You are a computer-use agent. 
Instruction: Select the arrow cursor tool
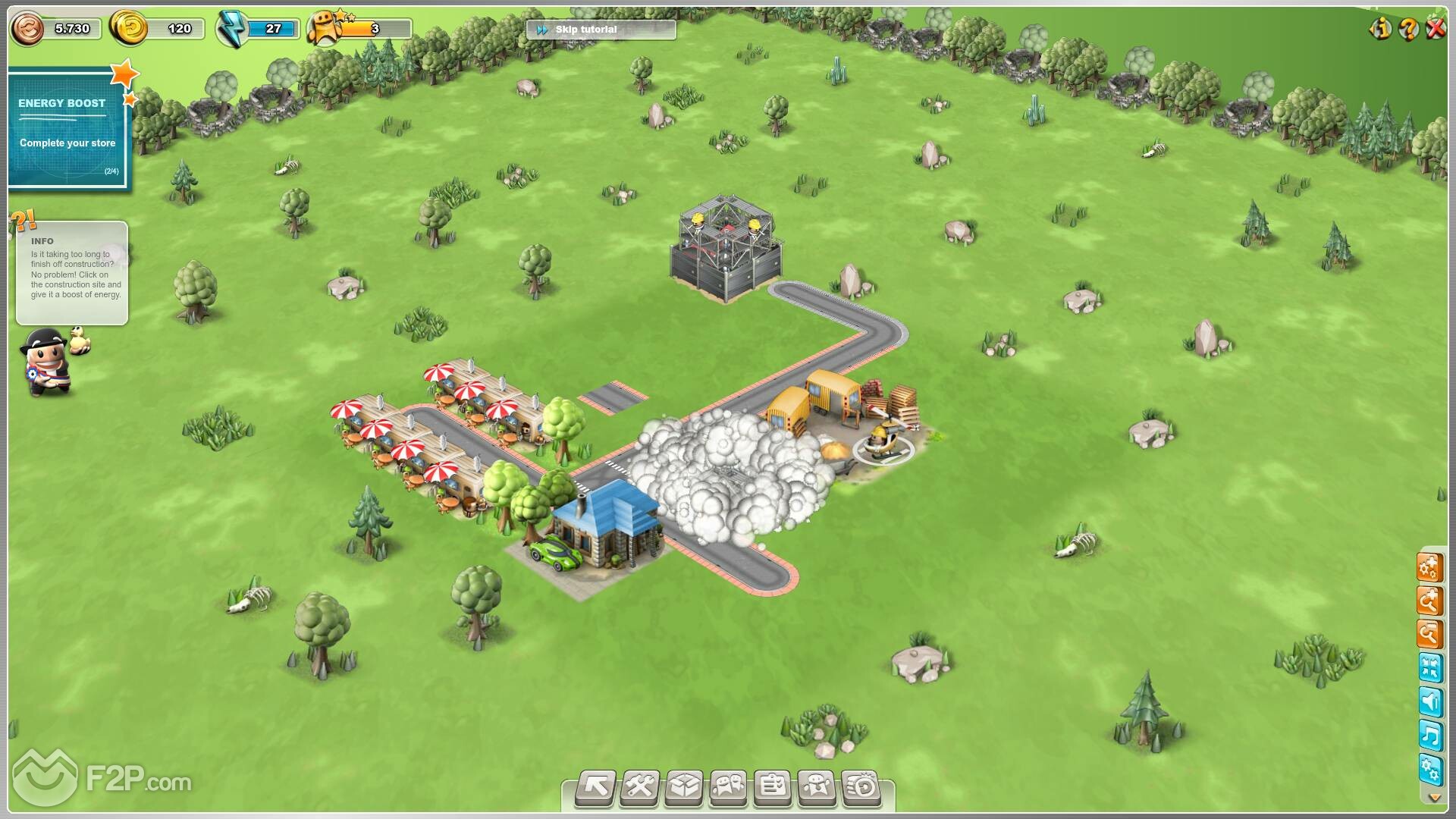pyautogui.click(x=595, y=787)
